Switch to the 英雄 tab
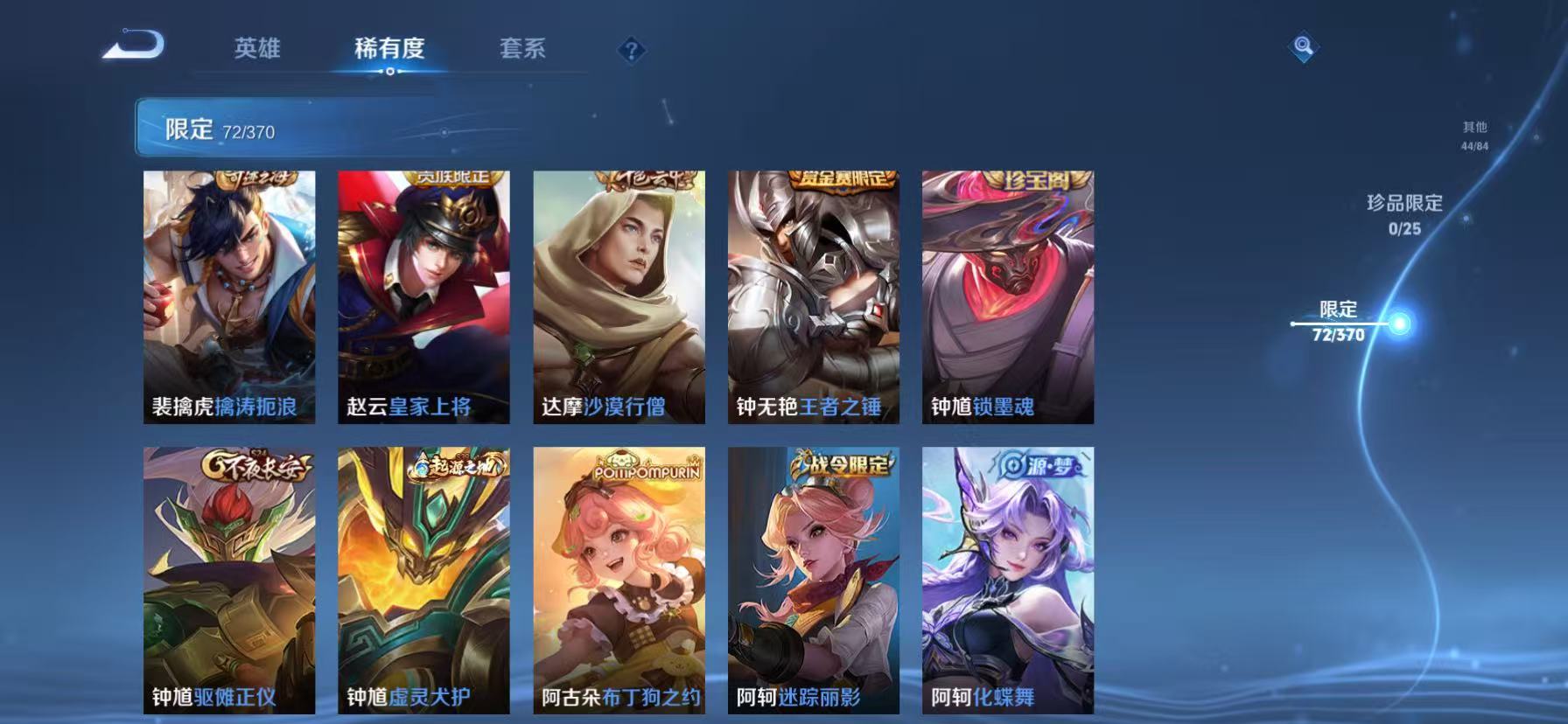This screenshot has width=1568, height=724. pyautogui.click(x=256, y=50)
